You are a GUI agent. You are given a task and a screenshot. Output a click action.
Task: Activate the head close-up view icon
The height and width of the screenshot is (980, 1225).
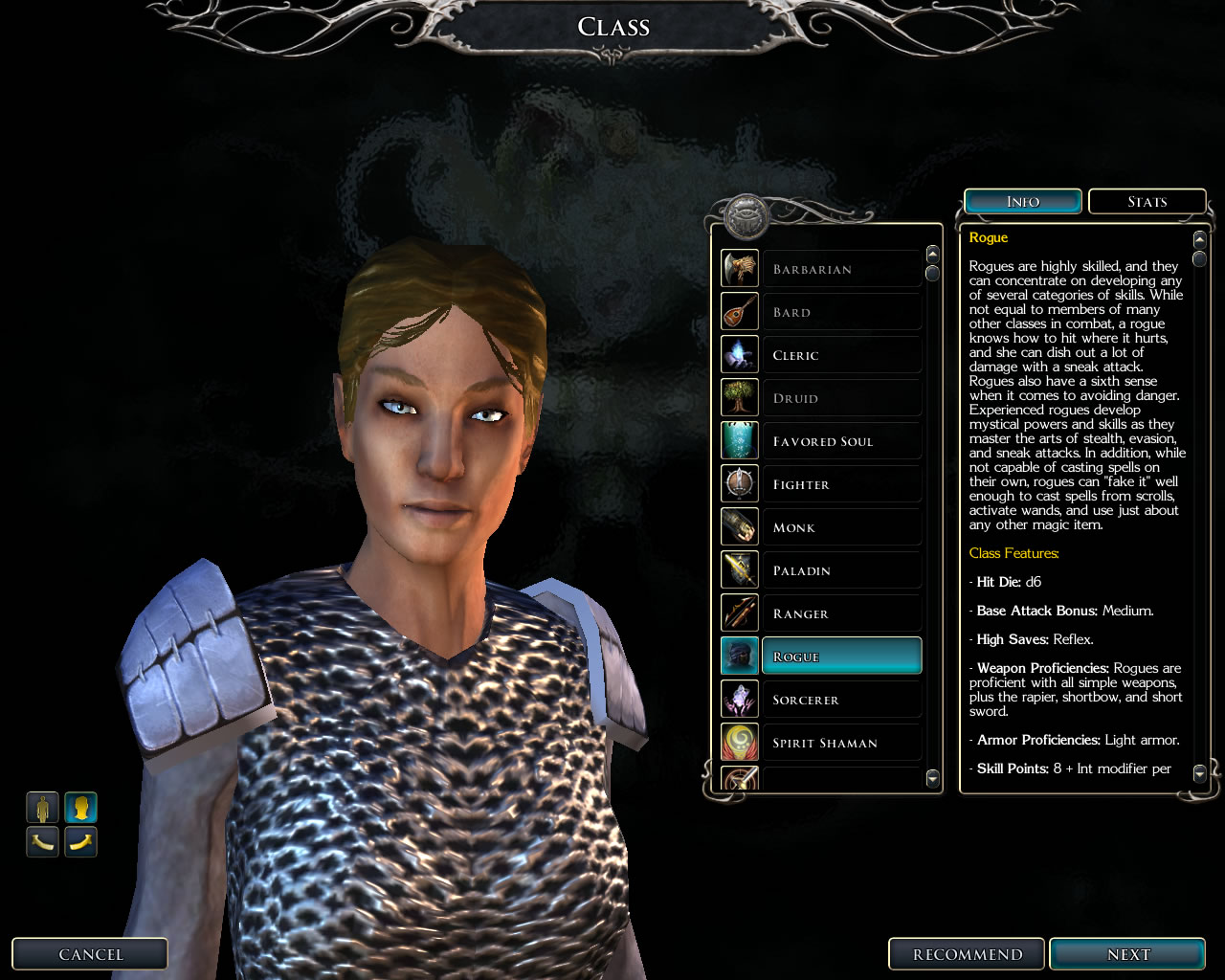[80, 808]
